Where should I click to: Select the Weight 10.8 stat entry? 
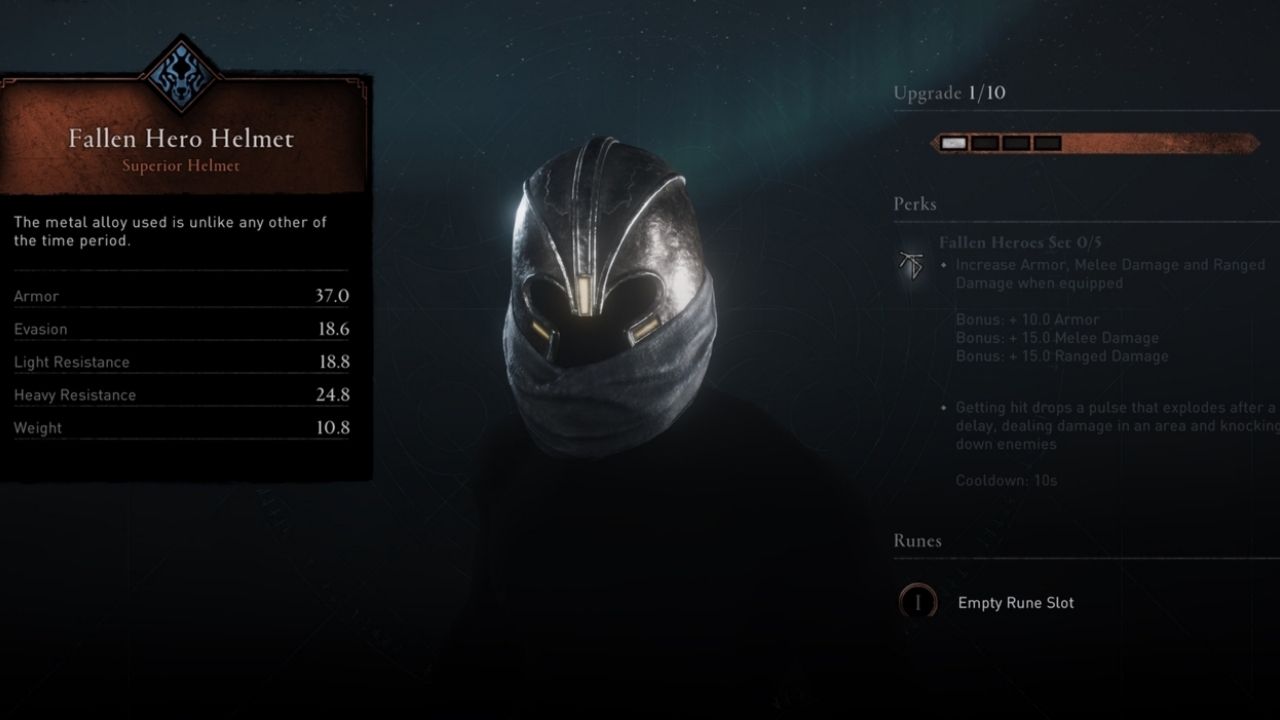tap(180, 427)
